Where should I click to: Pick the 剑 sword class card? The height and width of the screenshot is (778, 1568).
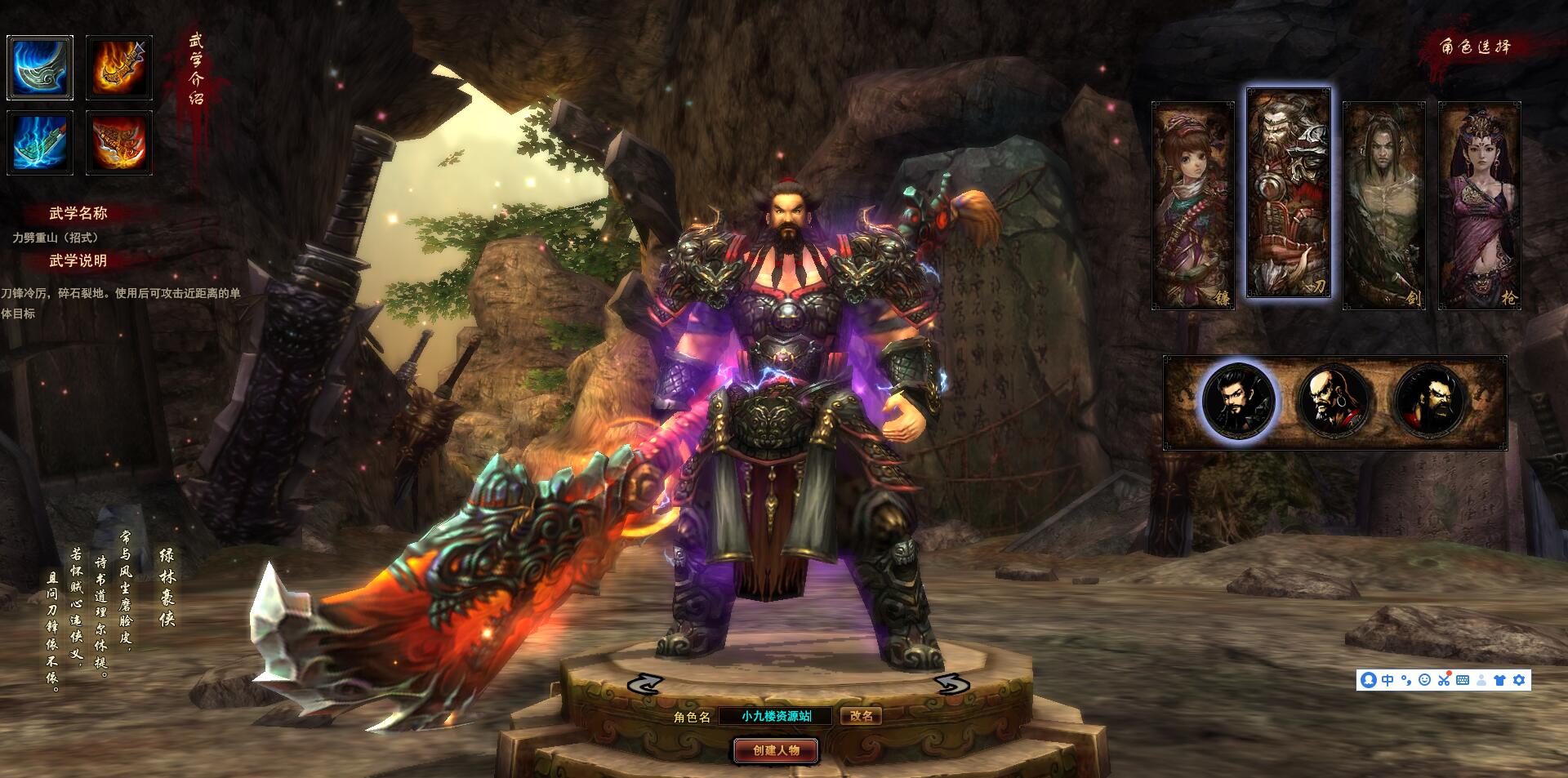[1383, 205]
